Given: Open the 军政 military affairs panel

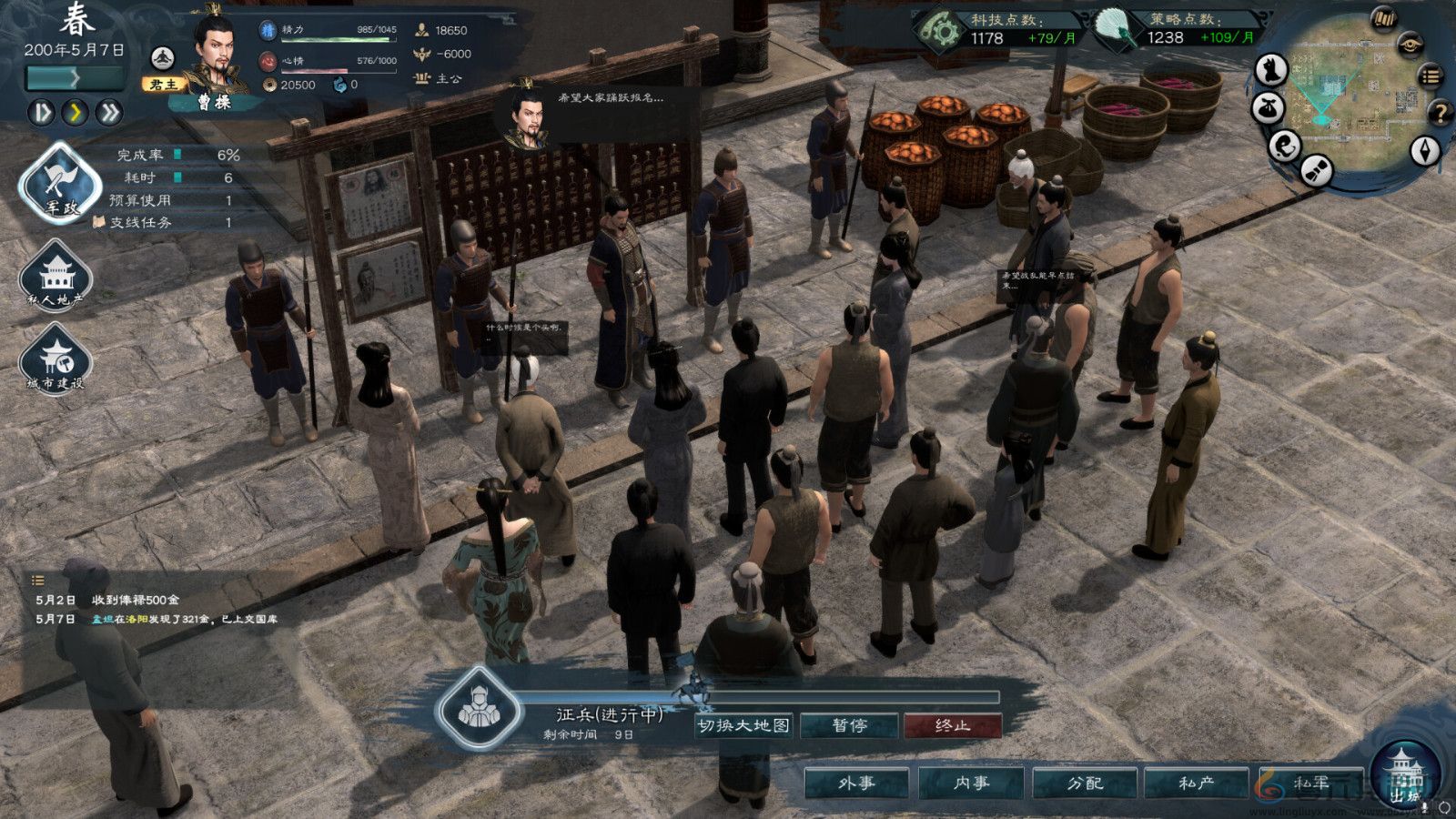Looking at the screenshot, I should (61, 184).
